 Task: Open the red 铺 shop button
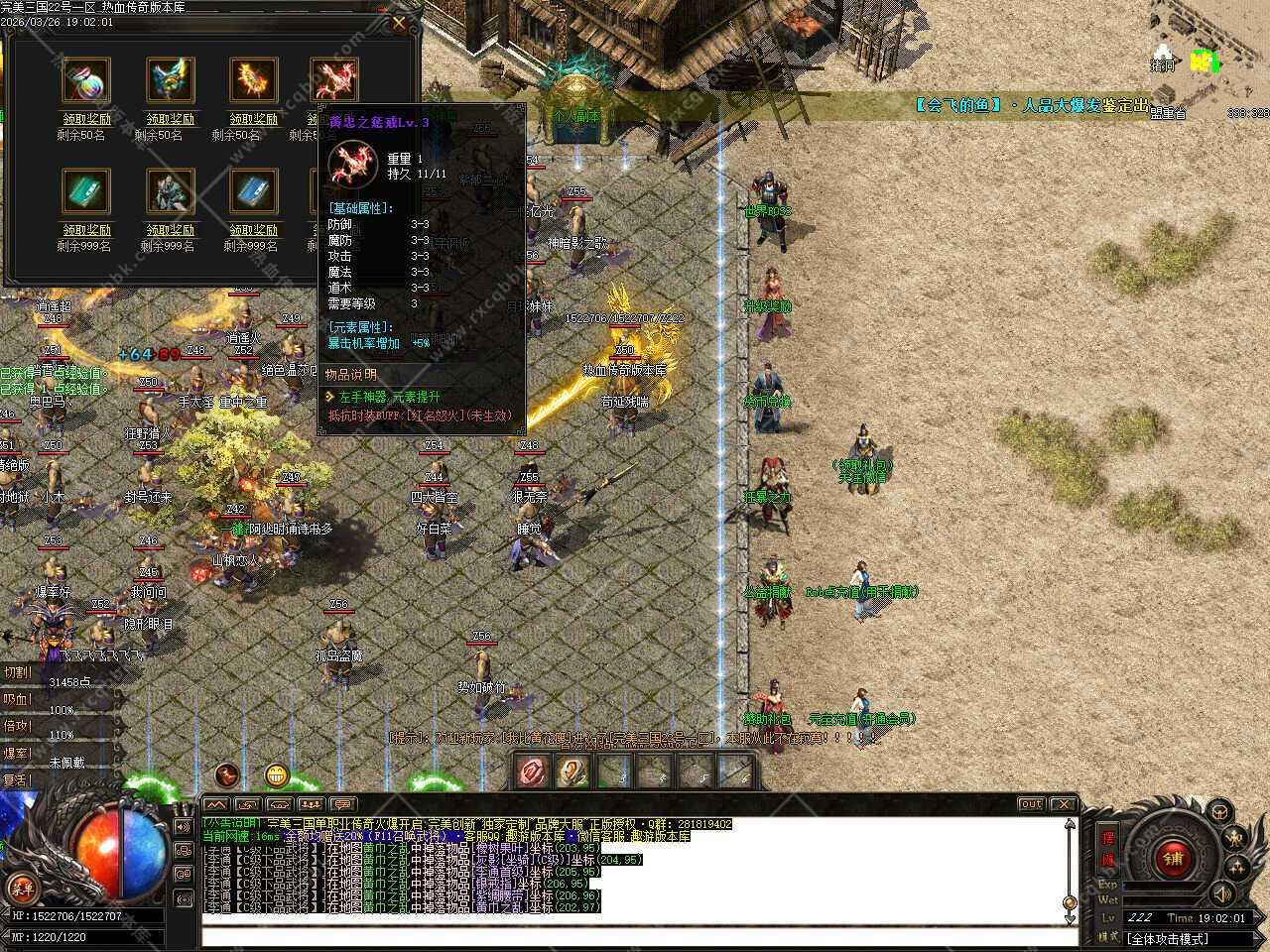click(1175, 859)
